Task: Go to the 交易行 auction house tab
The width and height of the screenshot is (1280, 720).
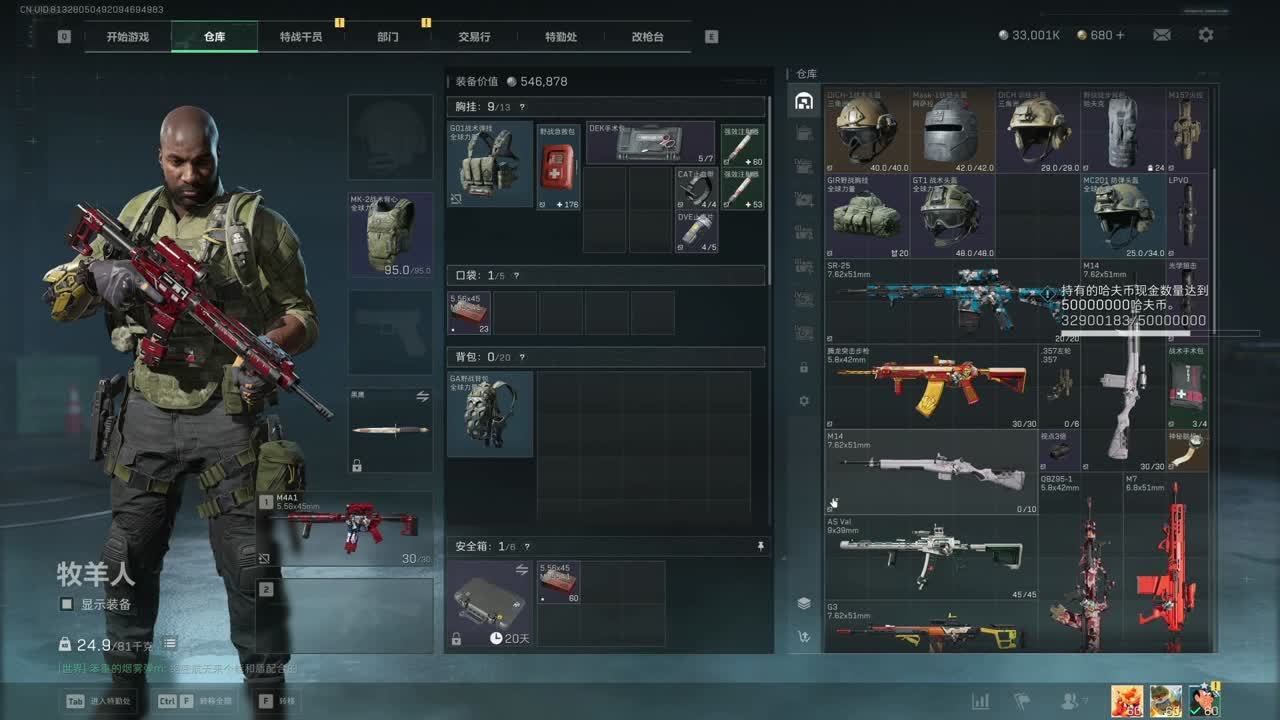Action: click(x=474, y=37)
